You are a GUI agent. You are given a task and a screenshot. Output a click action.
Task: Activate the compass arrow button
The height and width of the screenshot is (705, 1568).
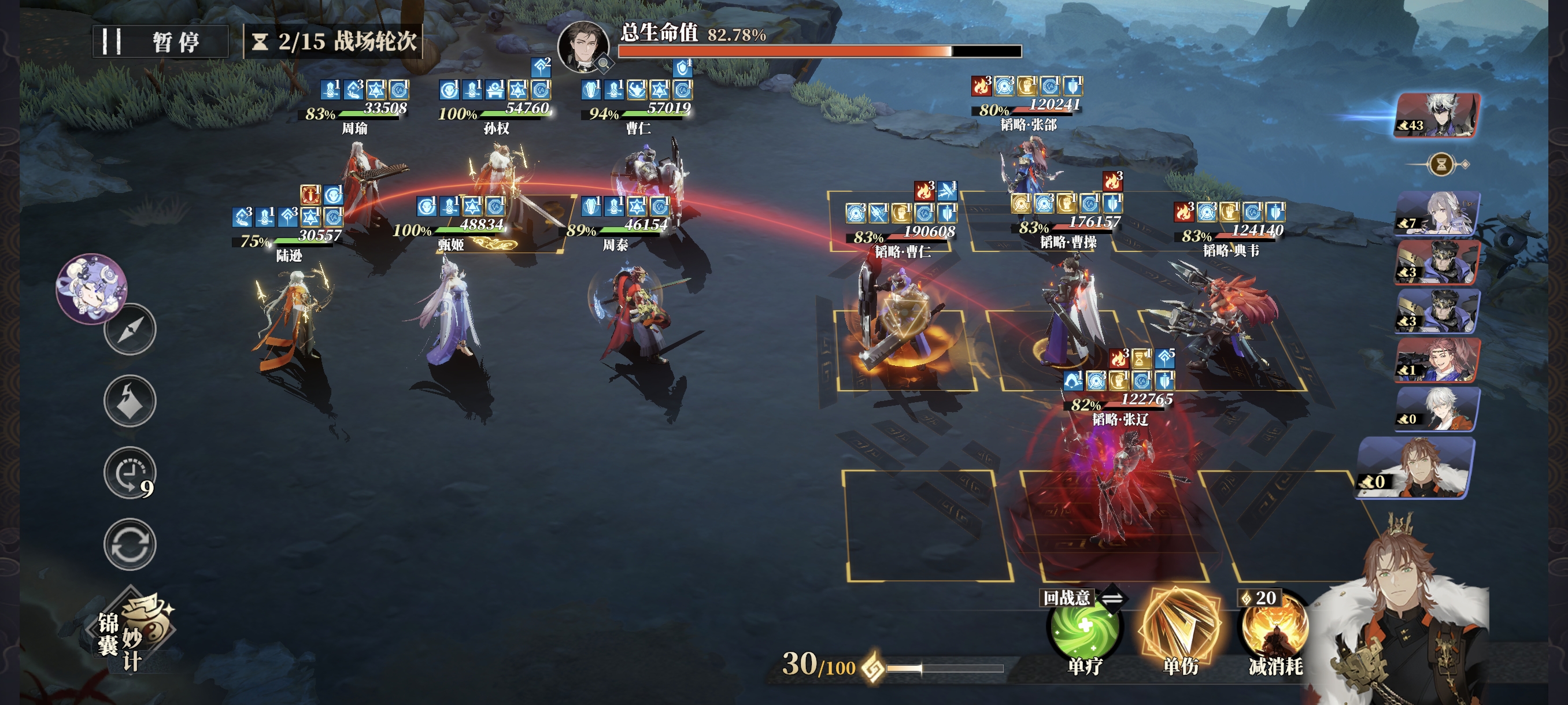tap(130, 330)
